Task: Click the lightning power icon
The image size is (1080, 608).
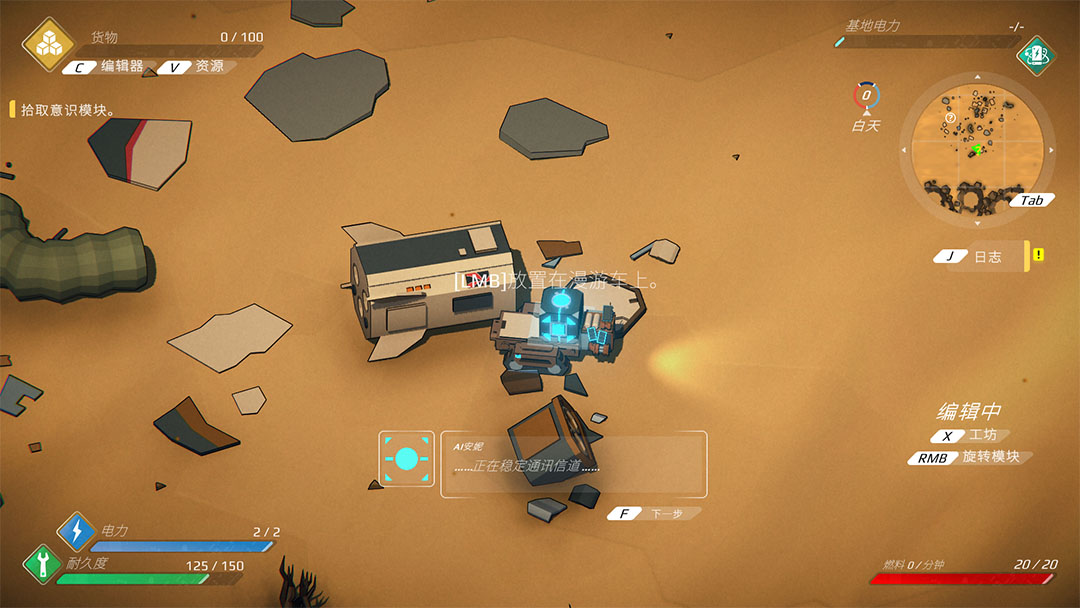Action: point(76,530)
